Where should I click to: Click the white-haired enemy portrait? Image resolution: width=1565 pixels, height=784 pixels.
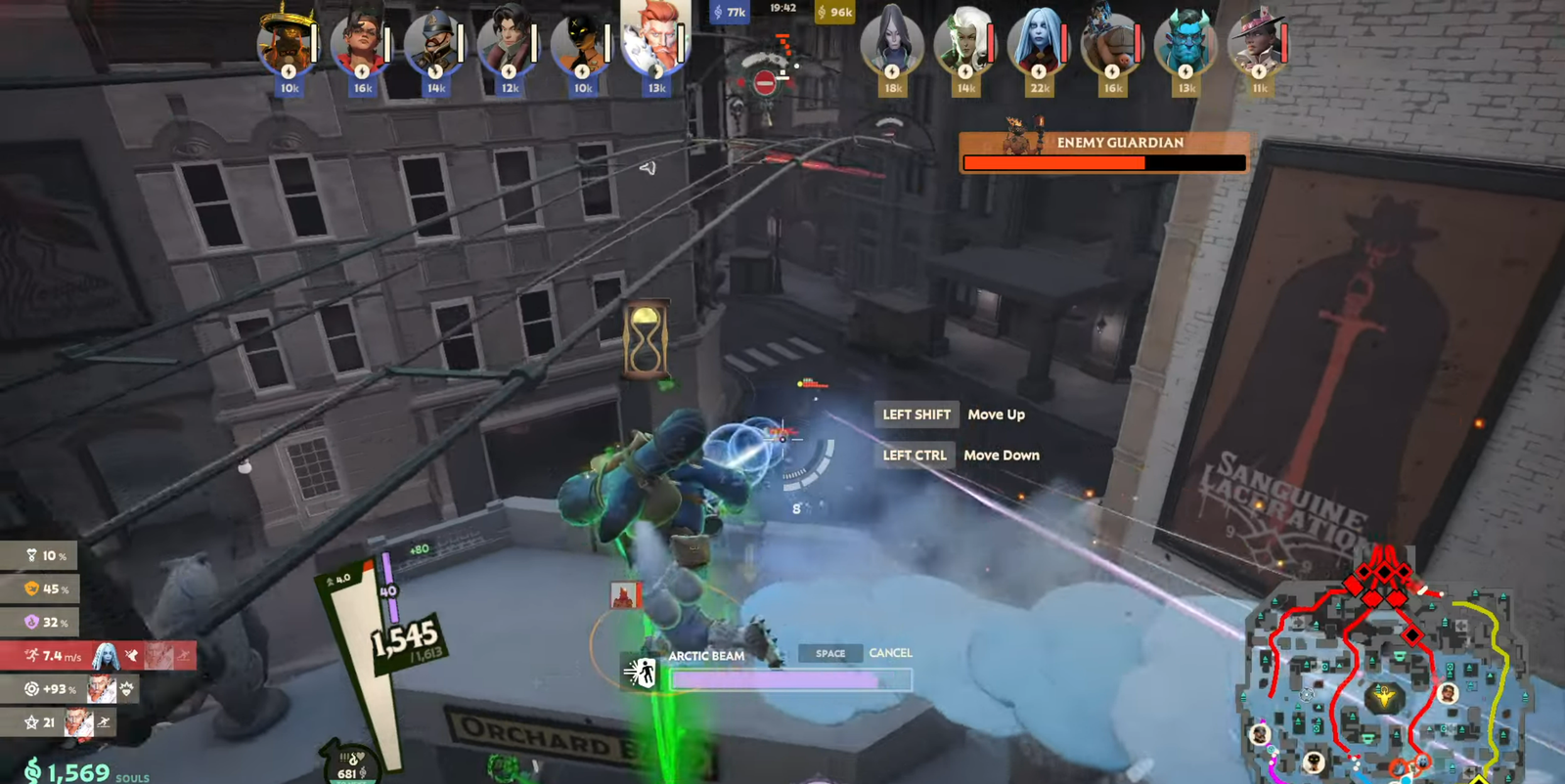point(964,46)
